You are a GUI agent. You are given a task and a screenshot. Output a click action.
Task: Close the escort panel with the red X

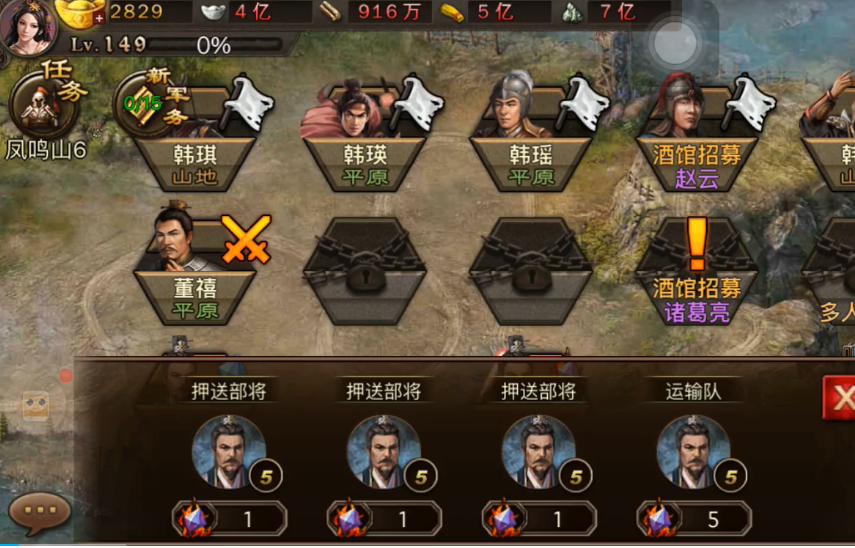click(839, 398)
